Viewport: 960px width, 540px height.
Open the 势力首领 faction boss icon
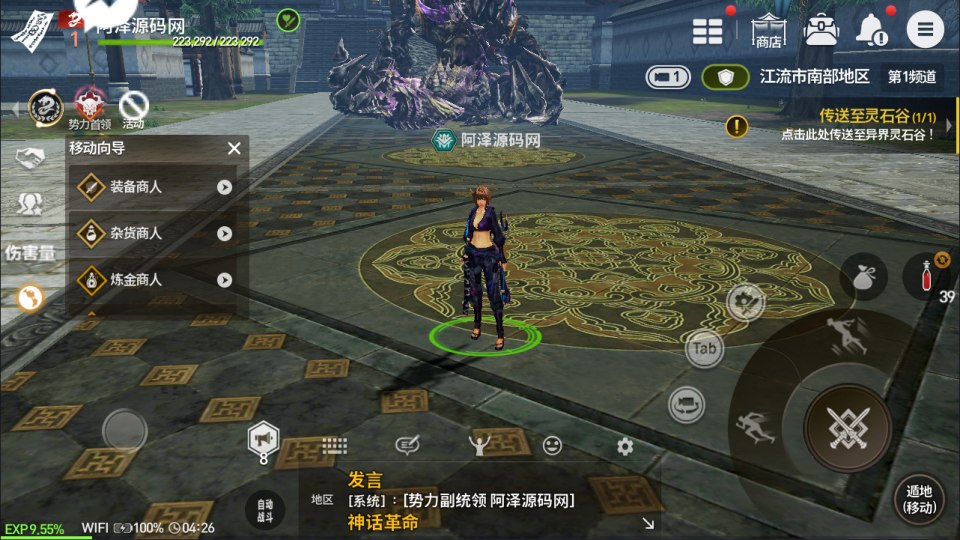coord(88,106)
